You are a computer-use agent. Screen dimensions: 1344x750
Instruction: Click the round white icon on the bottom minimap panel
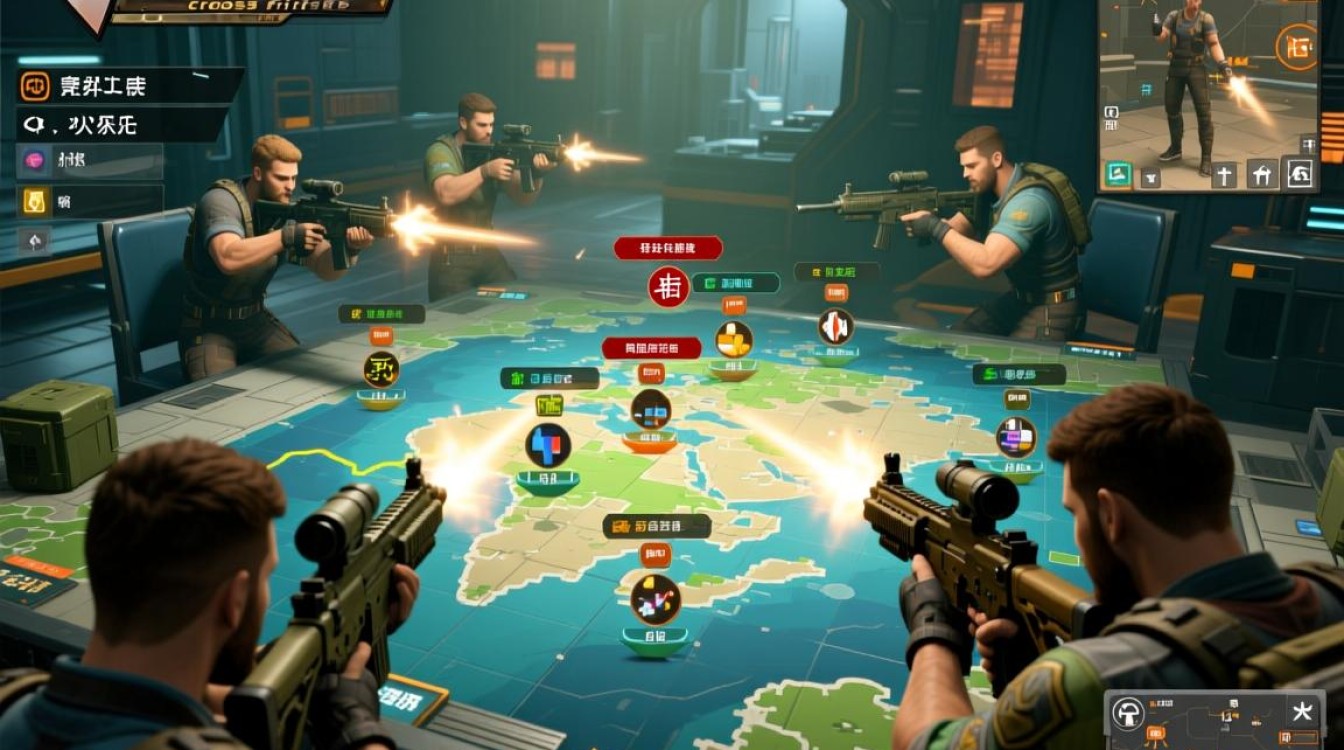click(1129, 713)
